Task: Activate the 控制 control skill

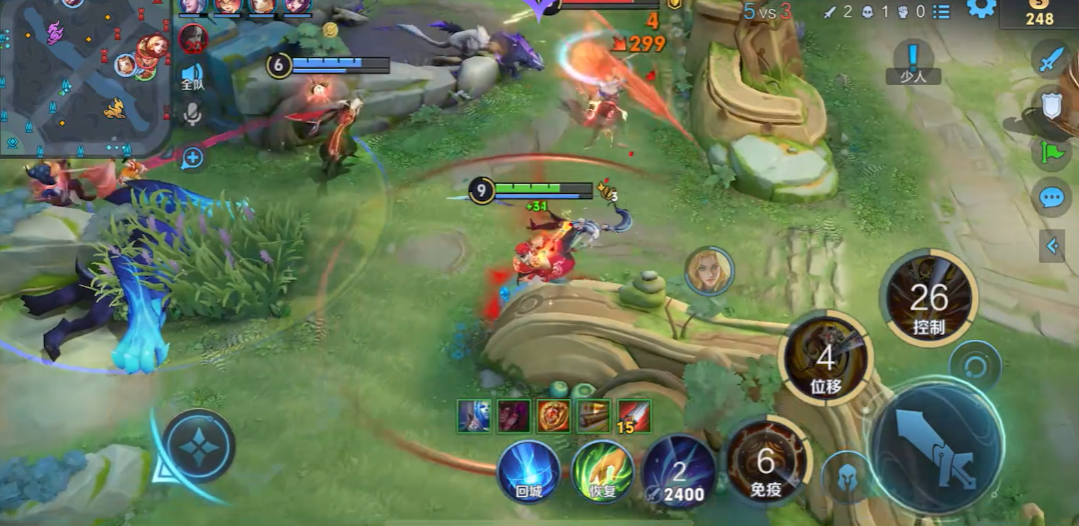Action: 928,299
